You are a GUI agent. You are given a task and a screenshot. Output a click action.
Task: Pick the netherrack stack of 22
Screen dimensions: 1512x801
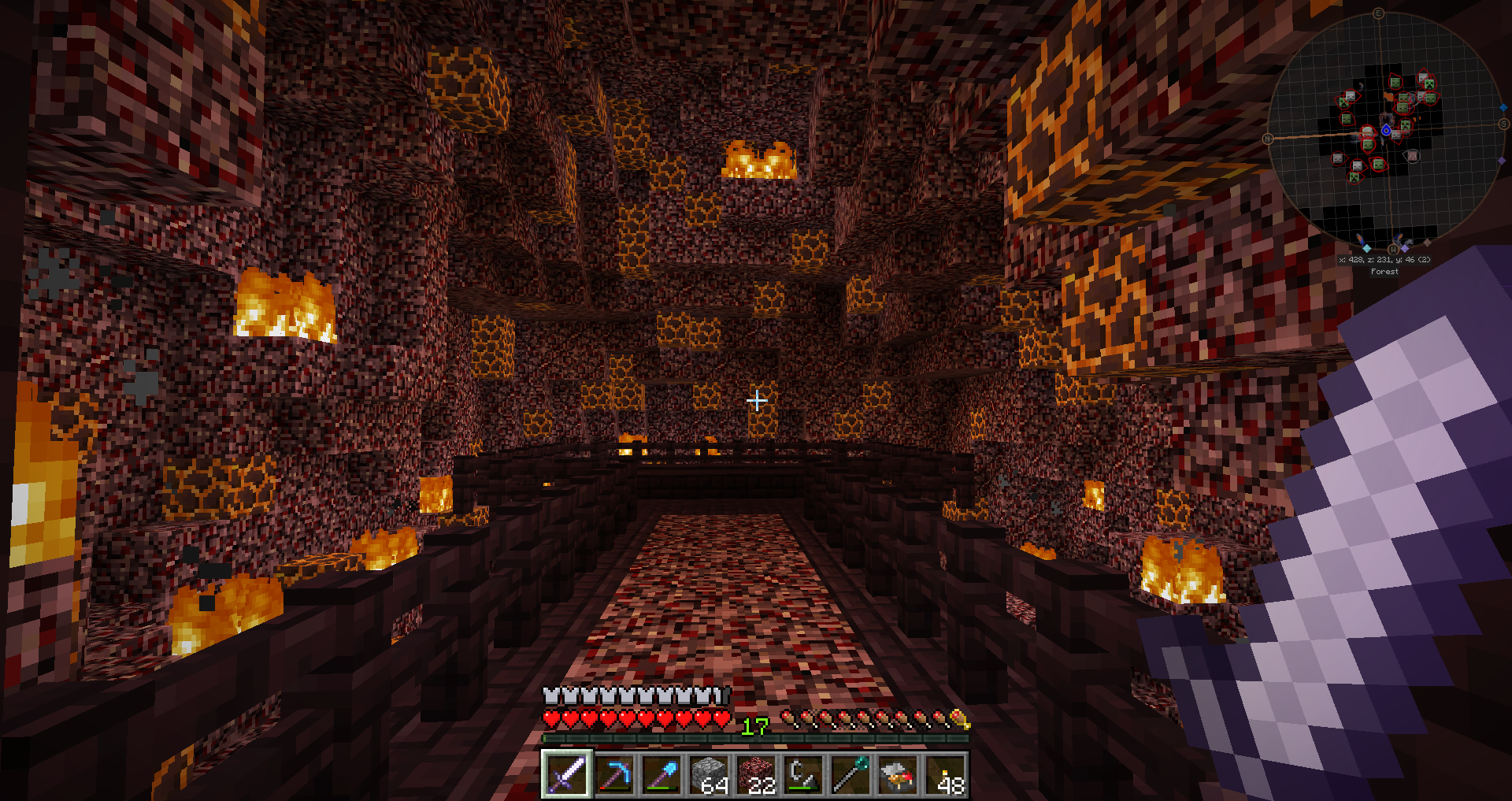[x=756, y=774]
